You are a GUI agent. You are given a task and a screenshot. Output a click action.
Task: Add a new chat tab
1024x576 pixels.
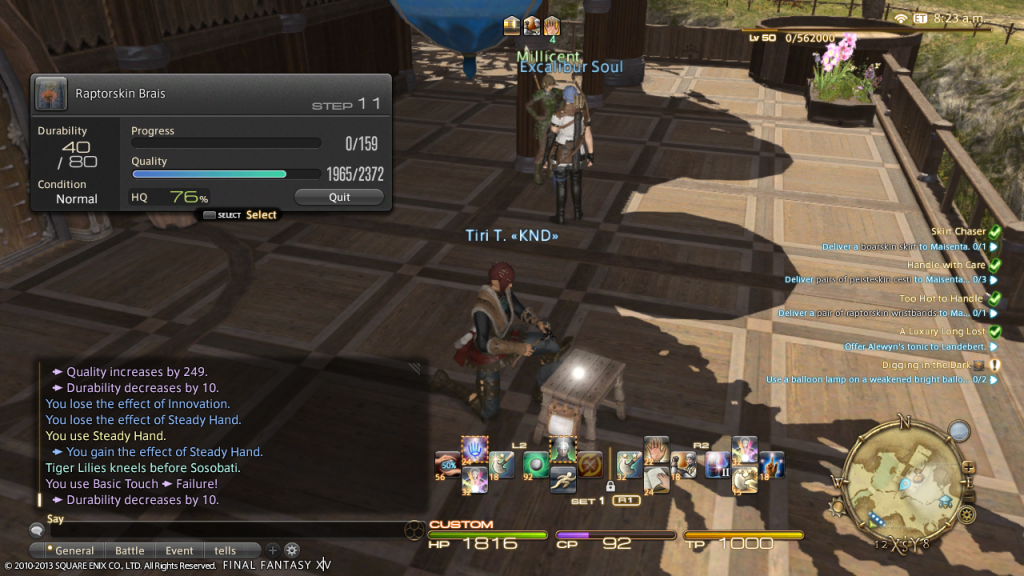click(272, 550)
